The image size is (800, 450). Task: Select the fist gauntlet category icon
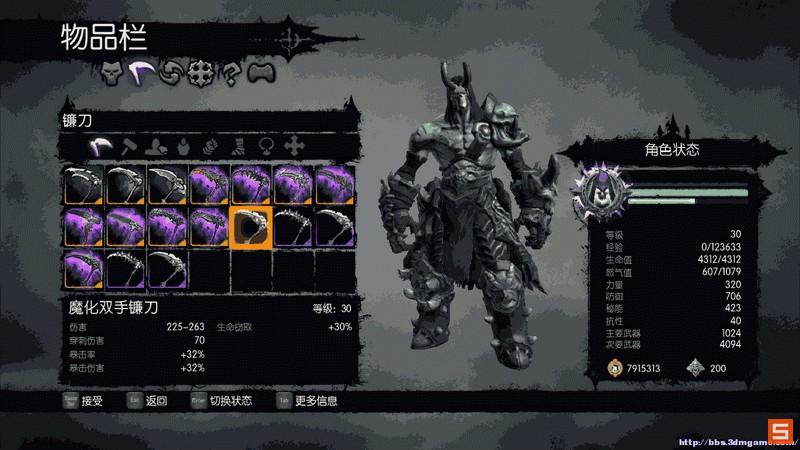click(x=211, y=147)
